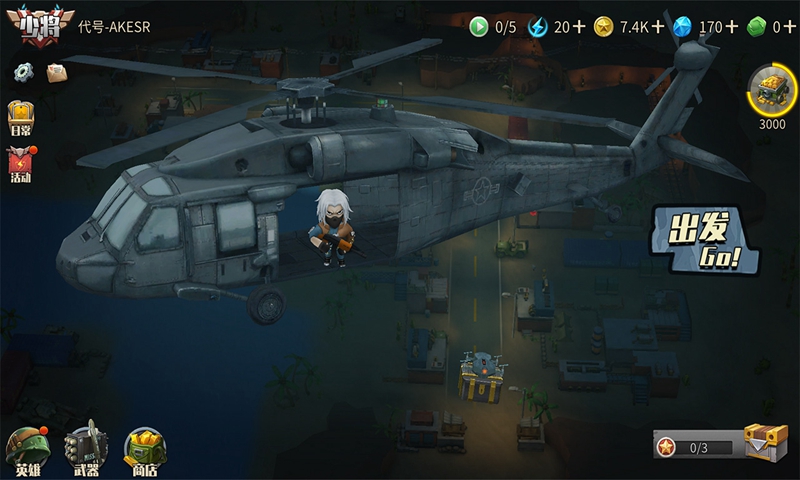Start the mission with the Go! button
800x480 pixels.
[700, 240]
